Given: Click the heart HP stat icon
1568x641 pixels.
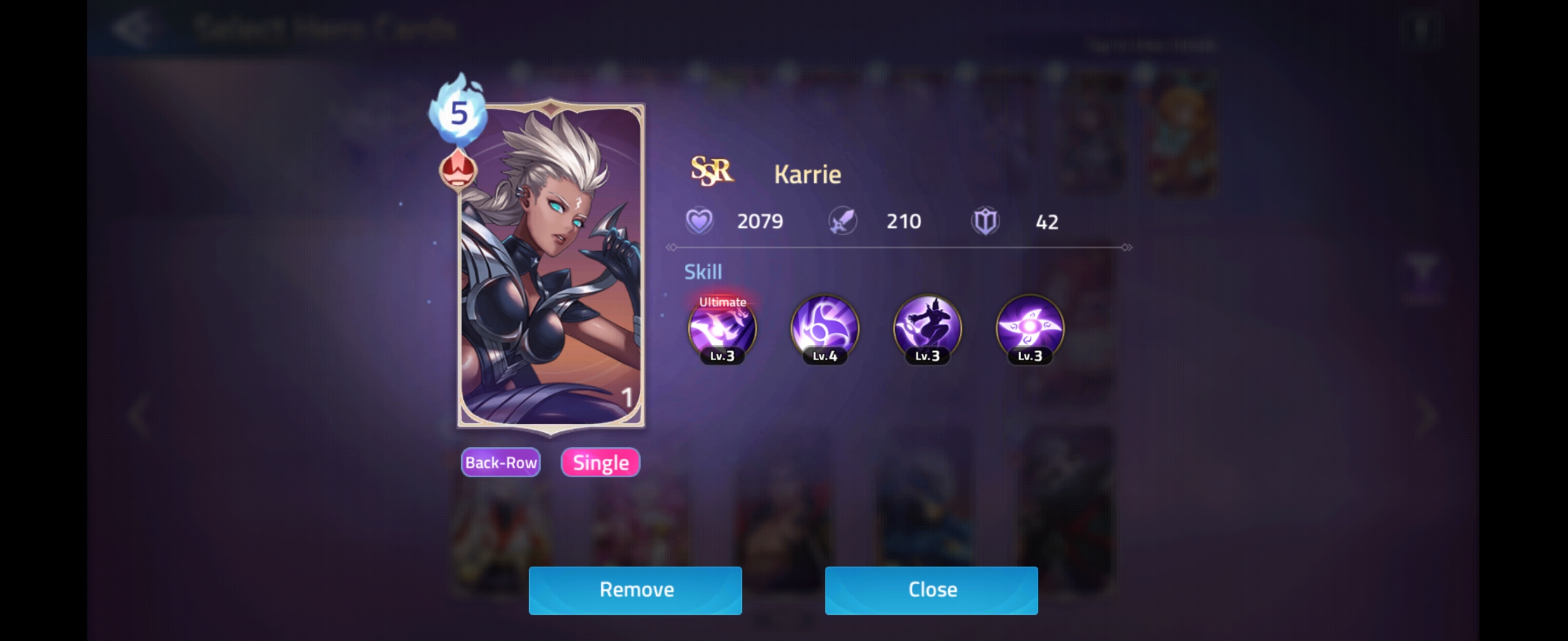Looking at the screenshot, I should 700,221.
